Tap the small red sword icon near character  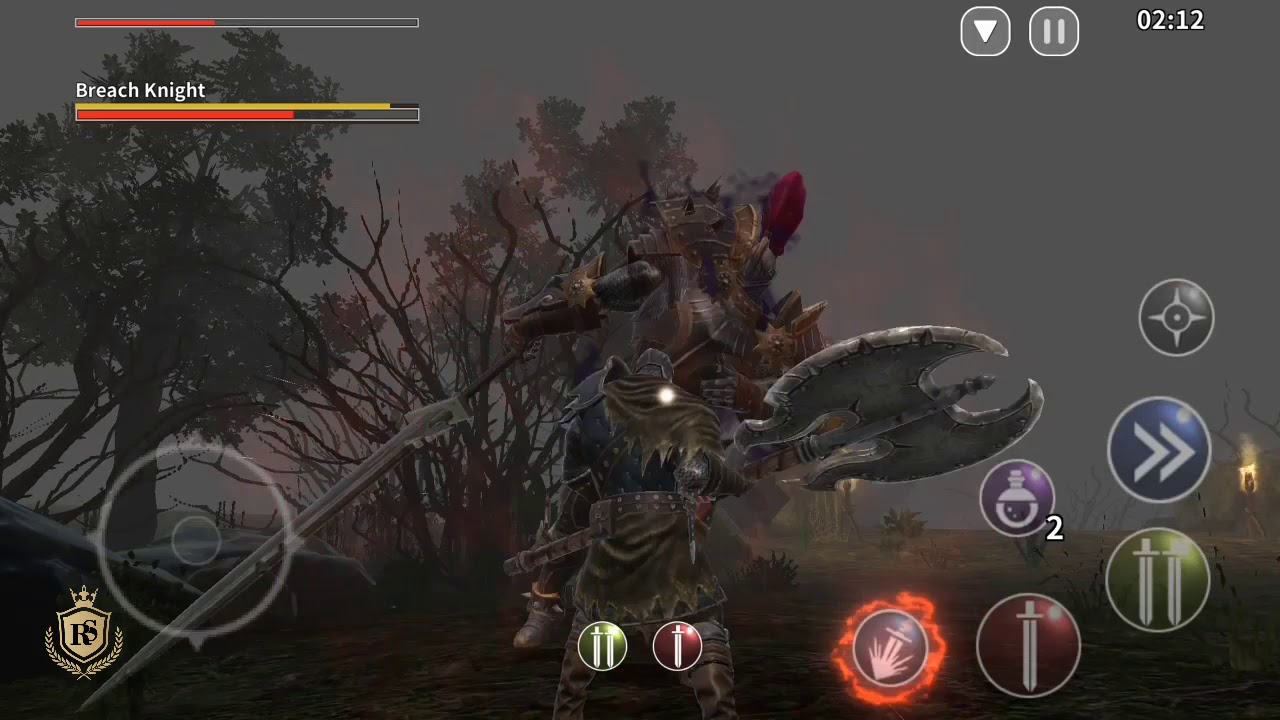click(678, 646)
